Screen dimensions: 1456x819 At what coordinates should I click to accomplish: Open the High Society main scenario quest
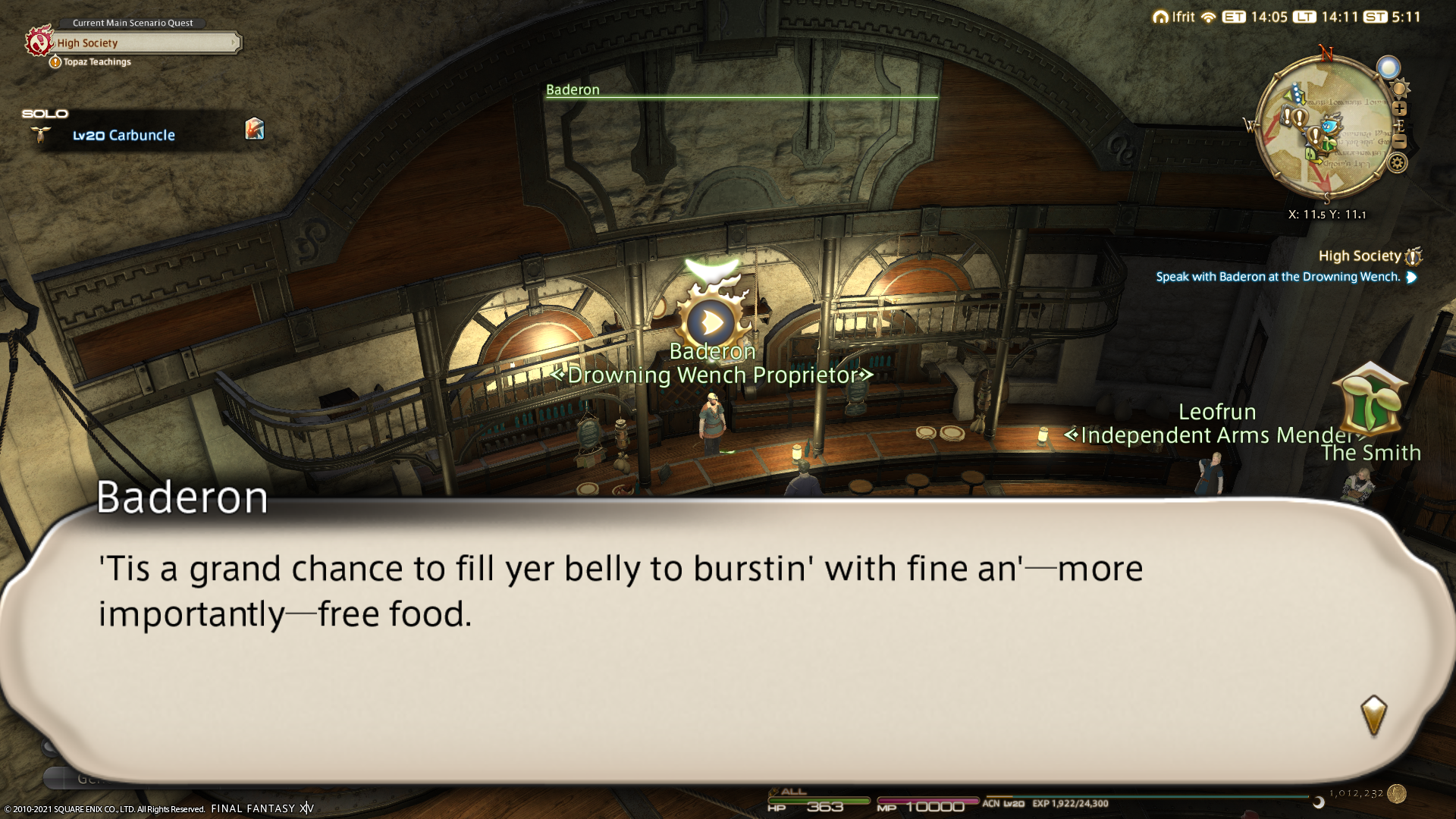tap(144, 43)
